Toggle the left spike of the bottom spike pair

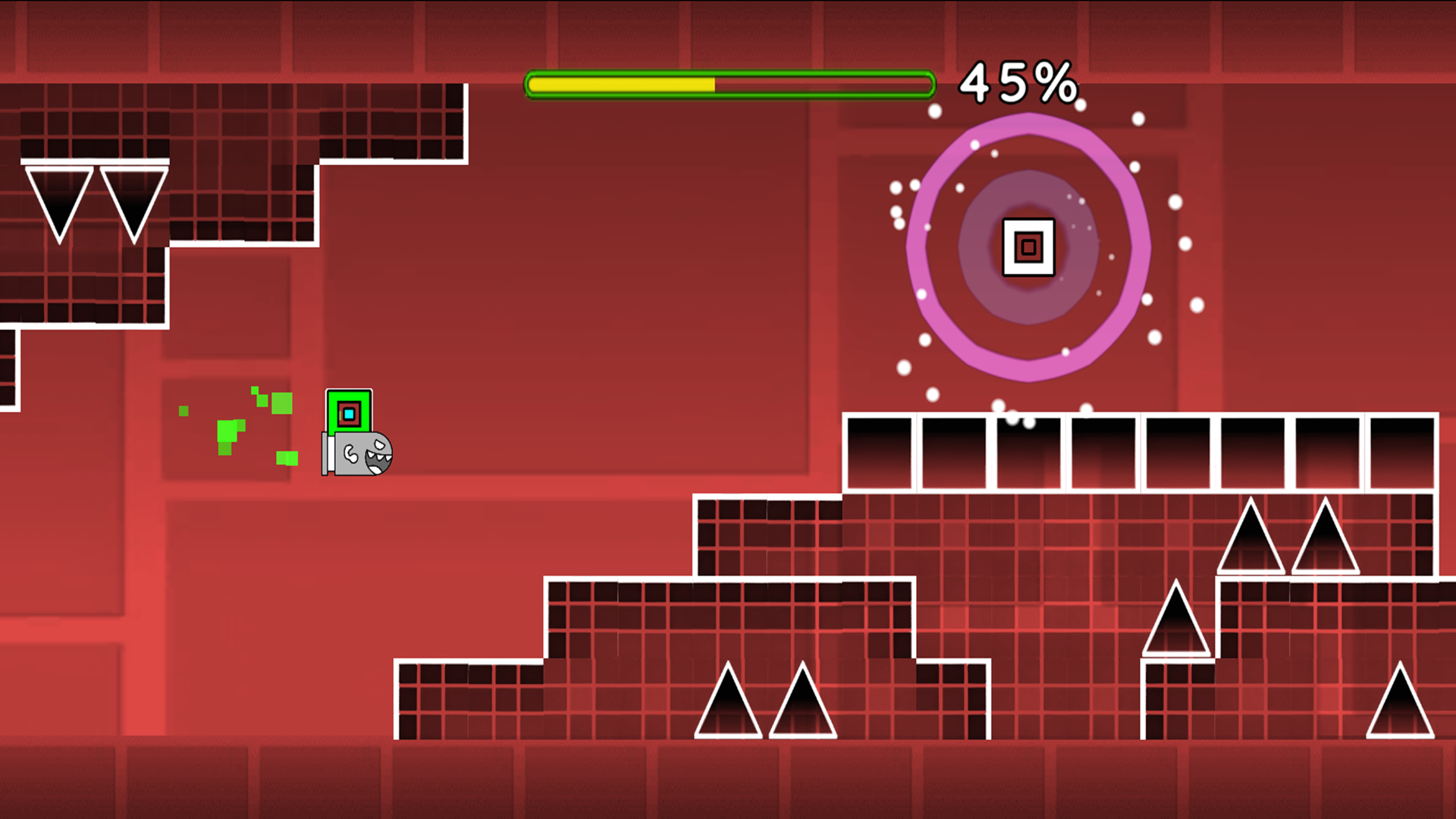click(x=728, y=705)
